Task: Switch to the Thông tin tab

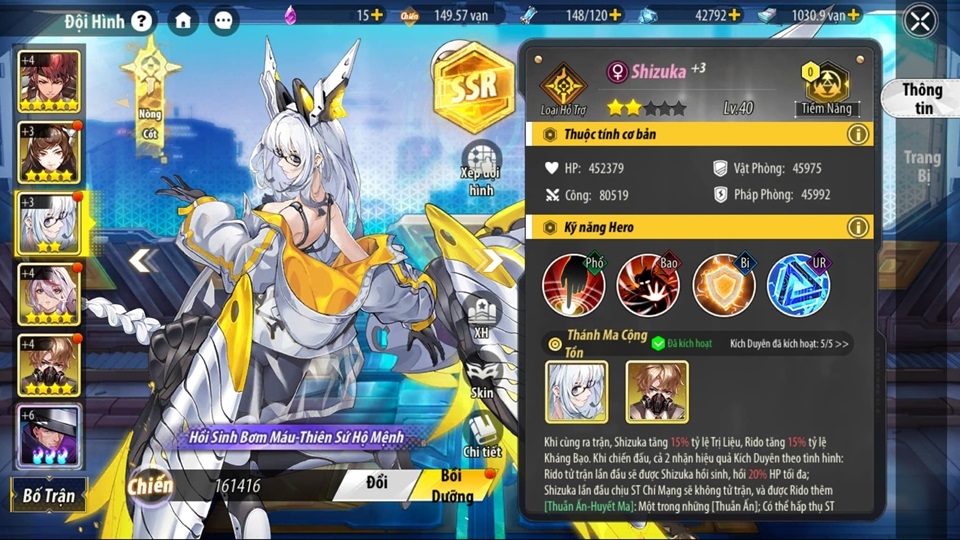Action: click(x=921, y=98)
